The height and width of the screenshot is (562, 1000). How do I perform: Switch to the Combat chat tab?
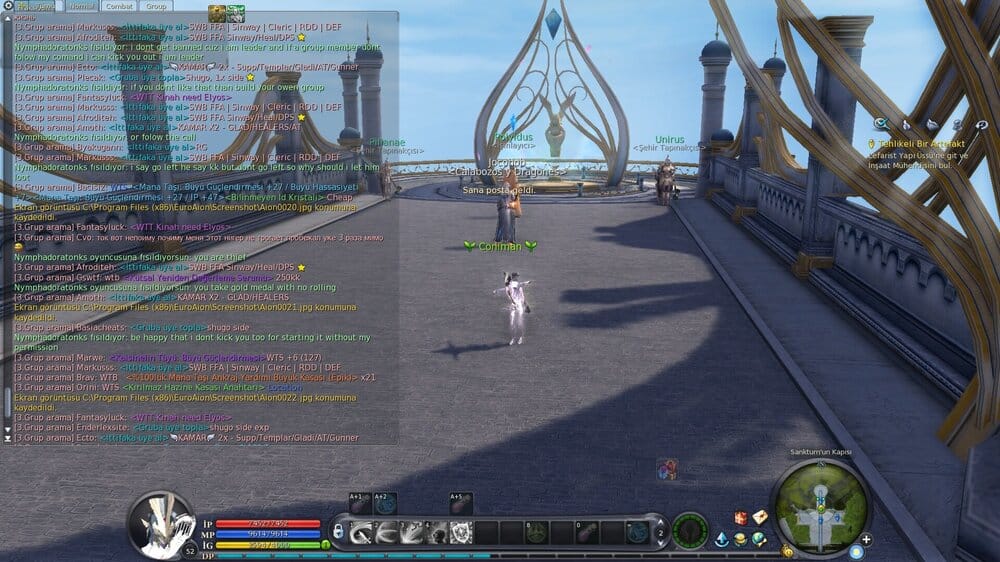click(117, 6)
